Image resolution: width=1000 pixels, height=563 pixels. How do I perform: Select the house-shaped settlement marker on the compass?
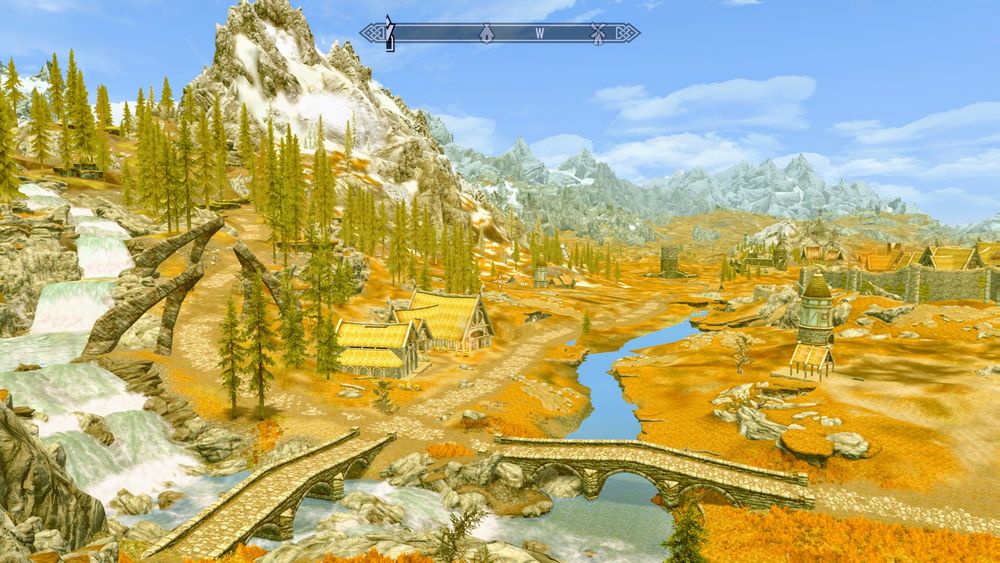(x=486, y=33)
